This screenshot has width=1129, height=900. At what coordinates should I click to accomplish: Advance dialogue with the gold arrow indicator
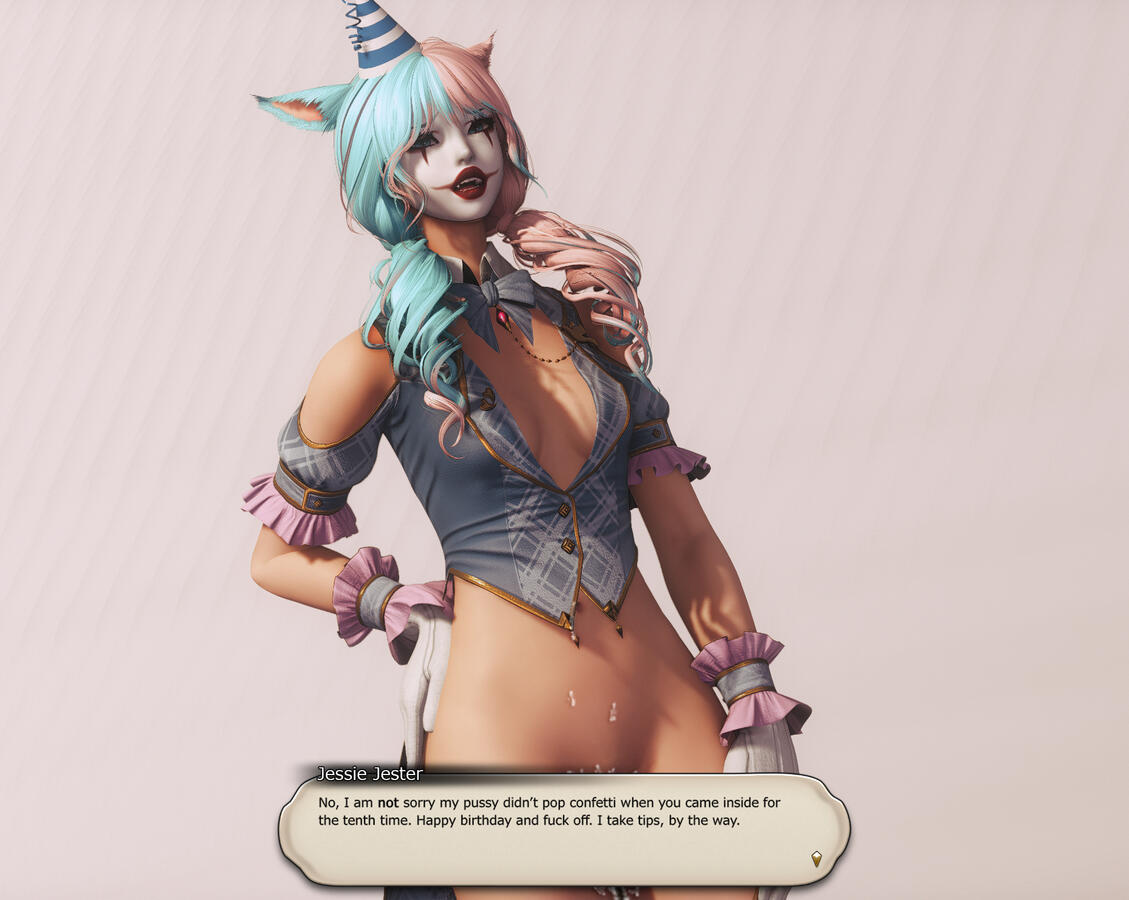[816, 858]
